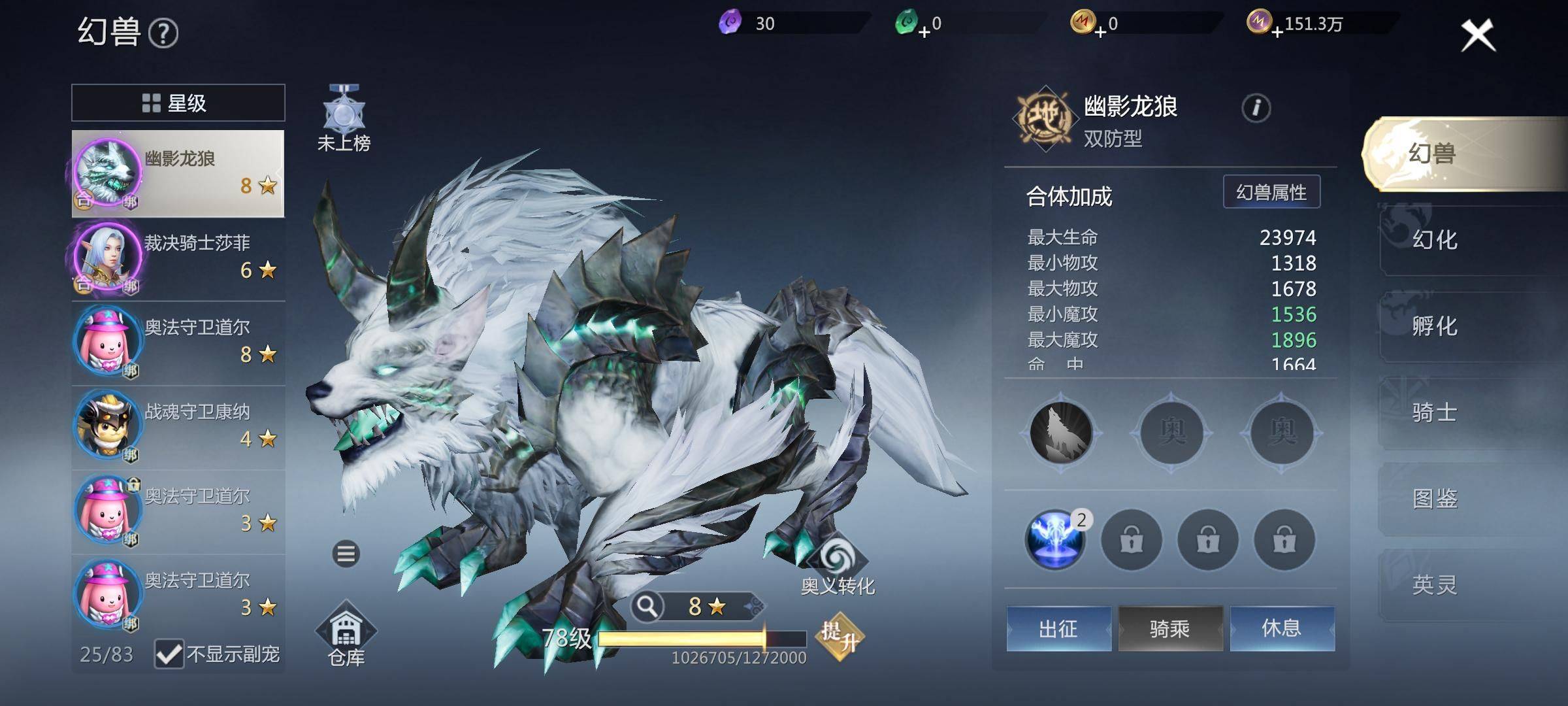This screenshot has width=1568, height=706.
Task: Choose the 骑乘 mount button
Action: click(1169, 629)
